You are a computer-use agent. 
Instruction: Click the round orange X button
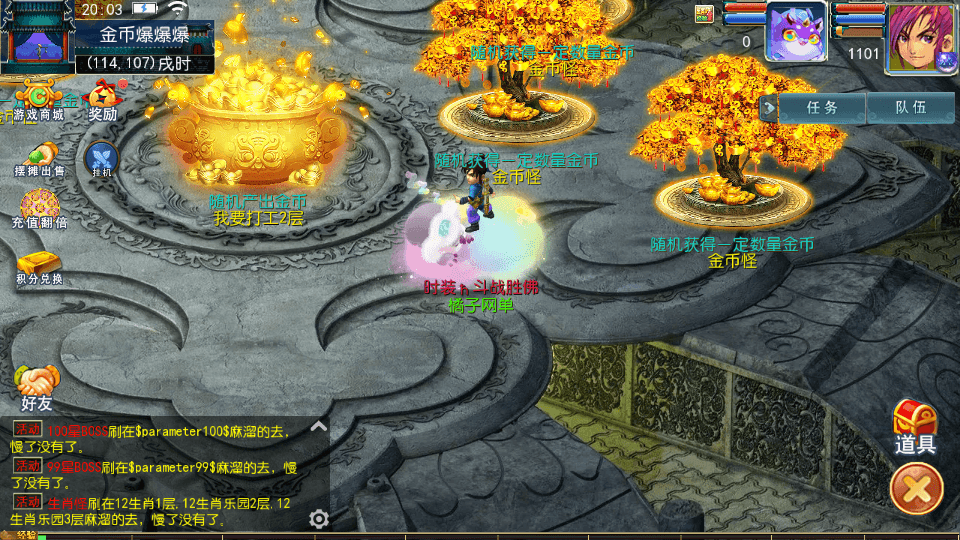916,490
